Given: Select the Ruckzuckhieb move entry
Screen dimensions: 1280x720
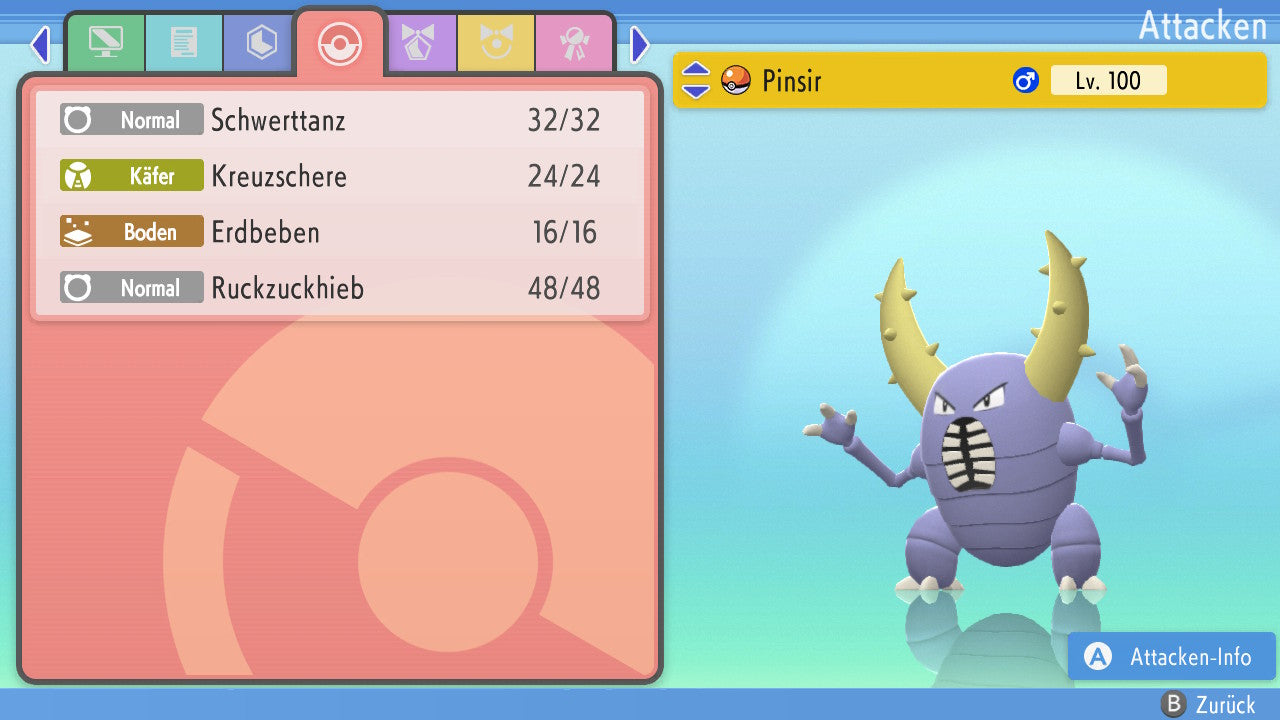Looking at the screenshot, I should coord(340,288).
